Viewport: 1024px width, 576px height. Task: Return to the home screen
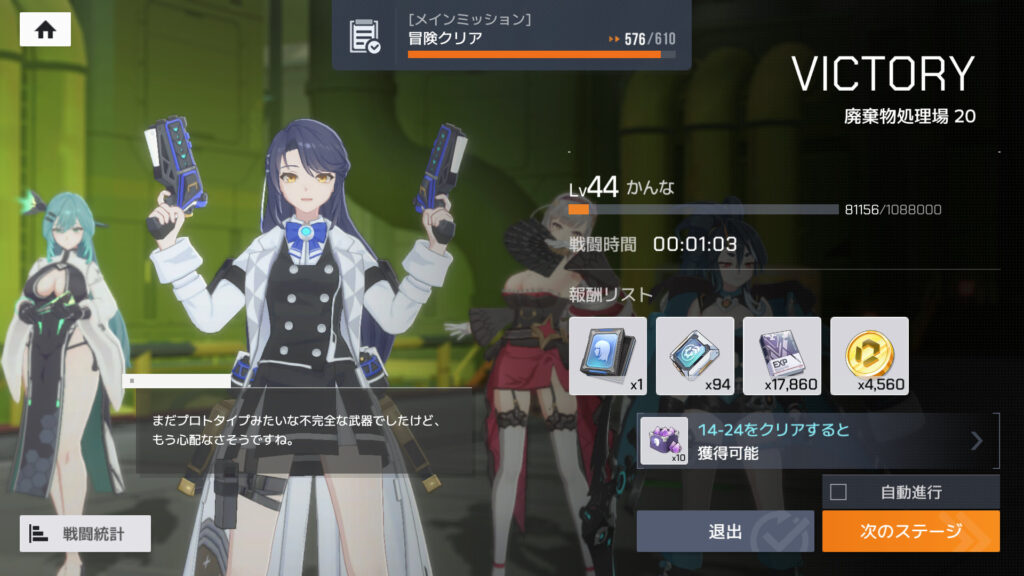click(45, 30)
